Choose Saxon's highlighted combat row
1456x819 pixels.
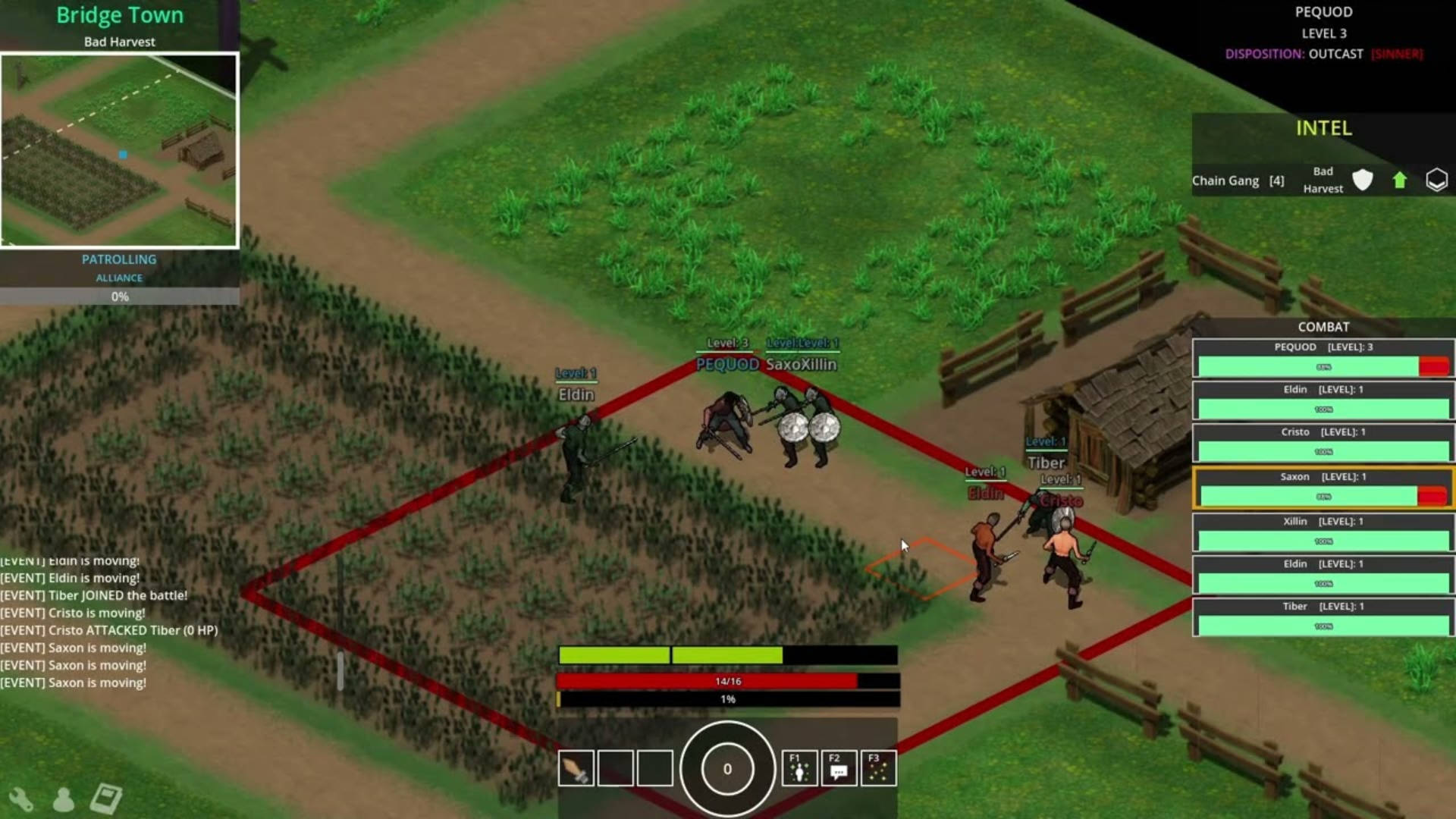[x=1323, y=488]
